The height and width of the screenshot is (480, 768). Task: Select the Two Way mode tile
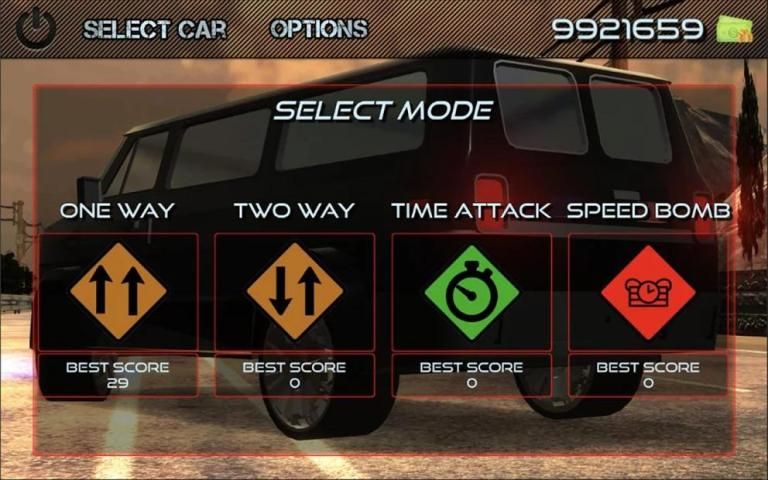295,291
